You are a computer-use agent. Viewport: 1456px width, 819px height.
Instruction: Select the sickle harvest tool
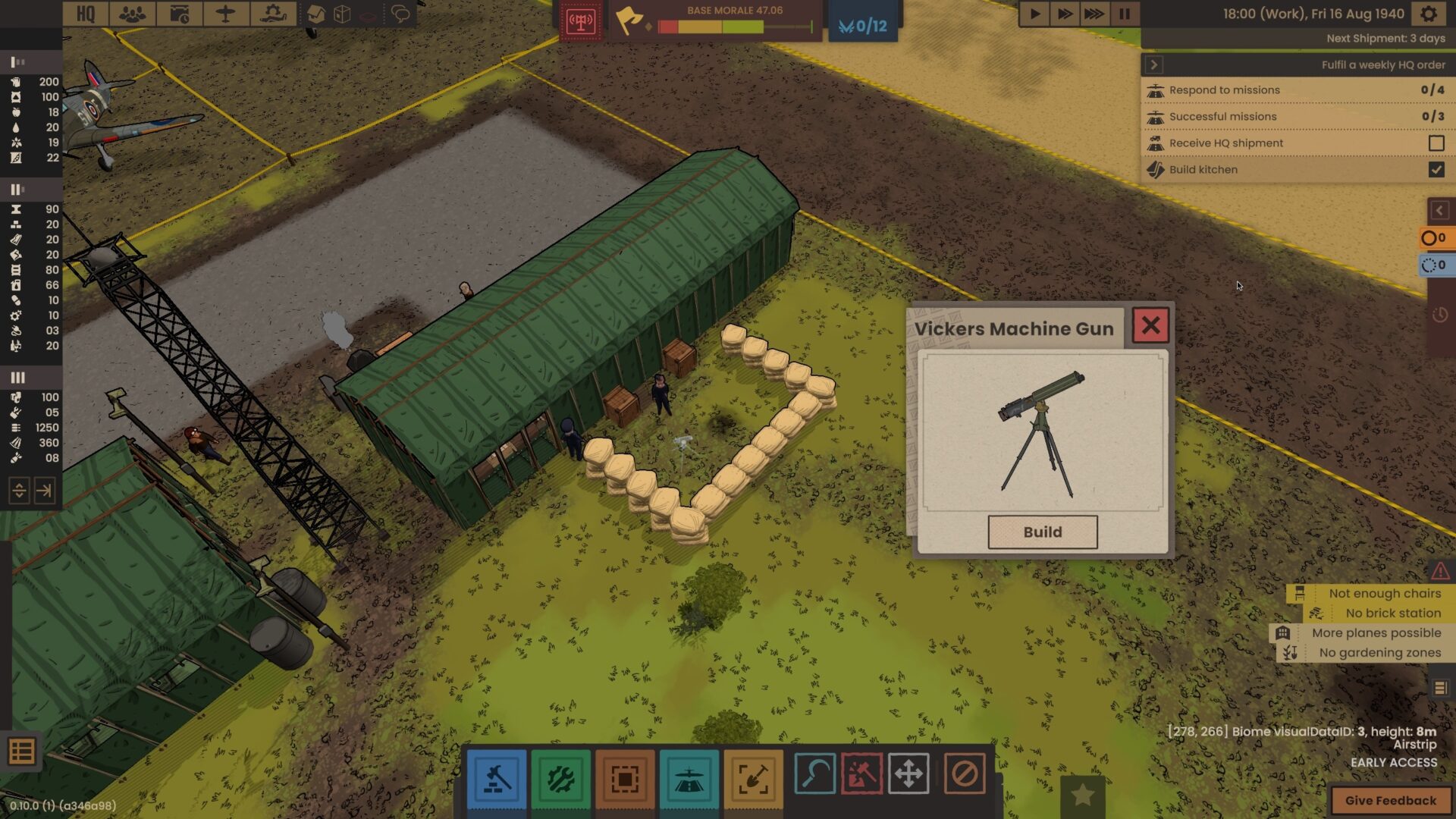click(x=815, y=774)
